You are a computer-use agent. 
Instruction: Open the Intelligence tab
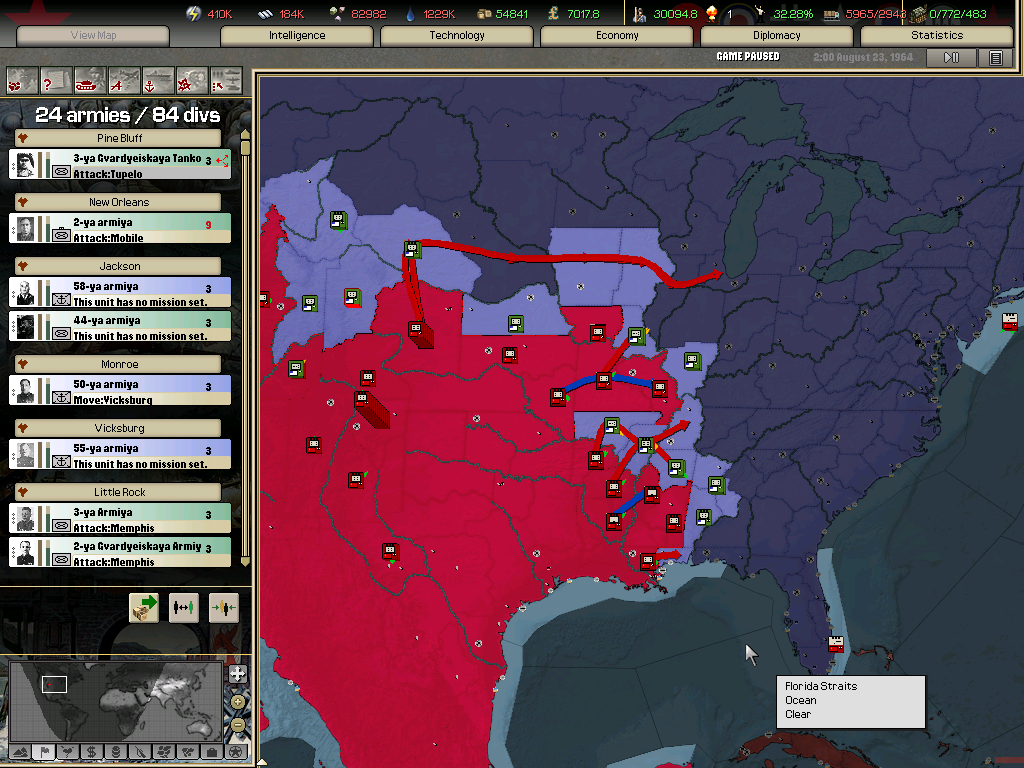pyautogui.click(x=297, y=36)
